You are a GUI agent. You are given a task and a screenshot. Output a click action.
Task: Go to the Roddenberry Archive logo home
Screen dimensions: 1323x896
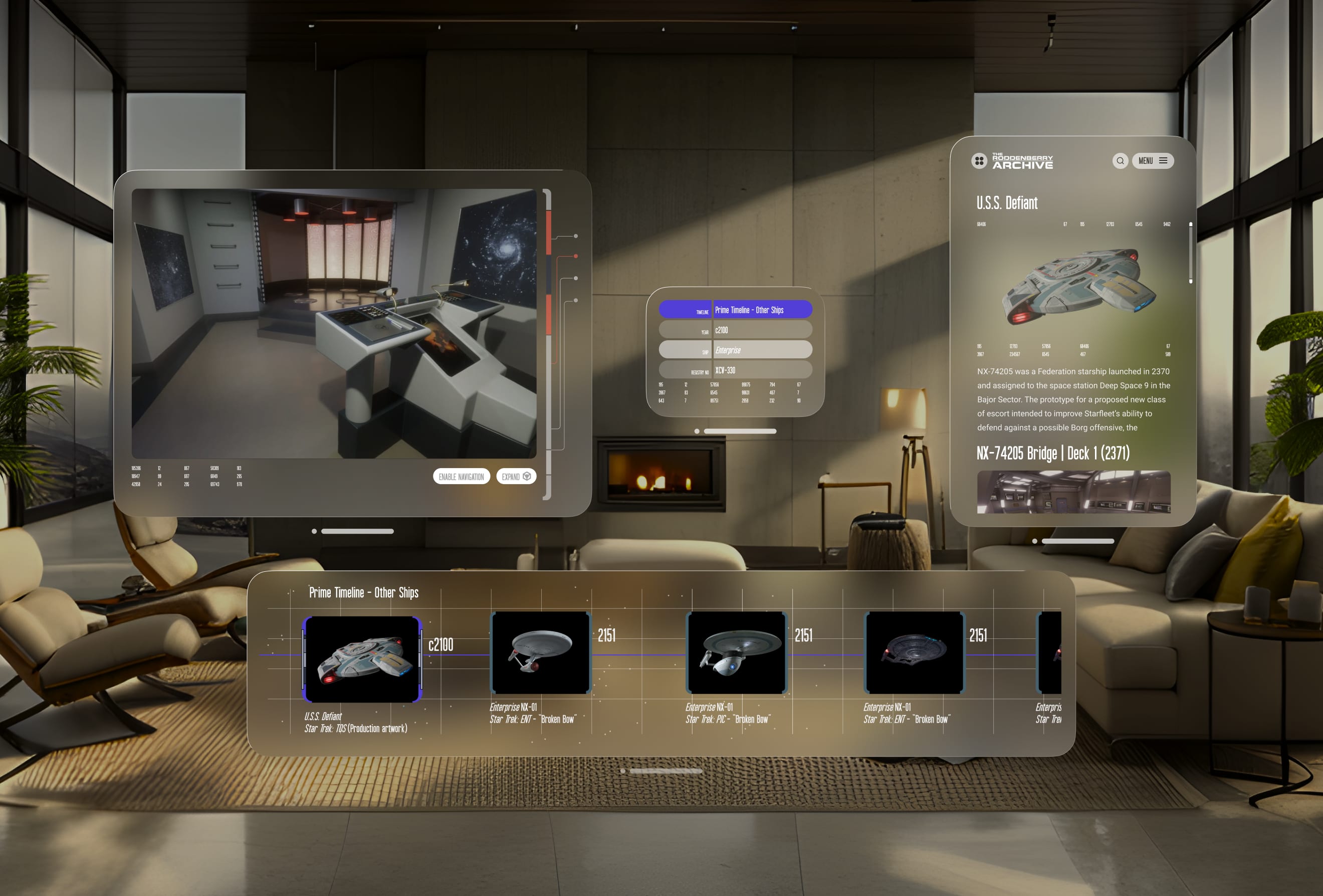click(x=1012, y=161)
